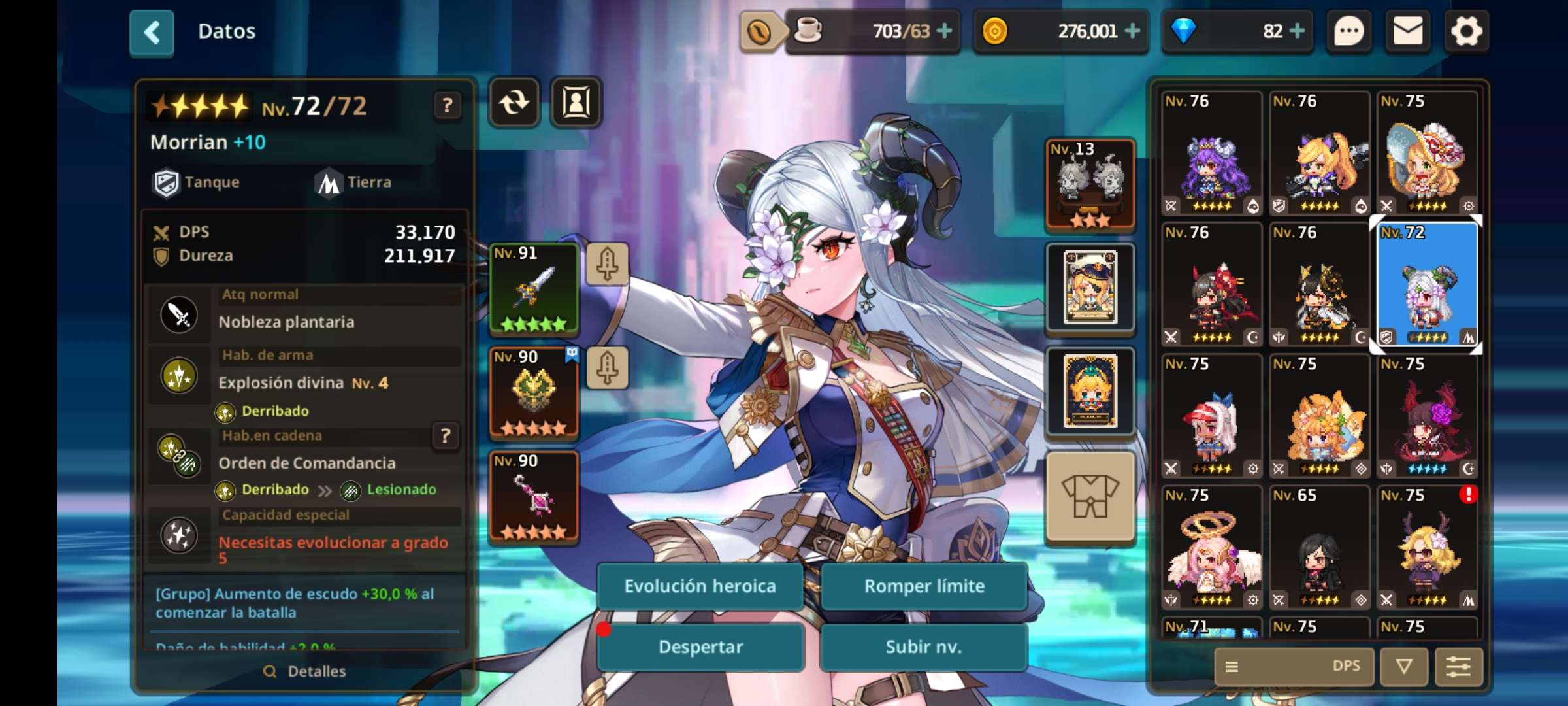Select the Nv. 65 dark-haired hero
This screenshot has height=706, width=1568.
click(x=1319, y=548)
